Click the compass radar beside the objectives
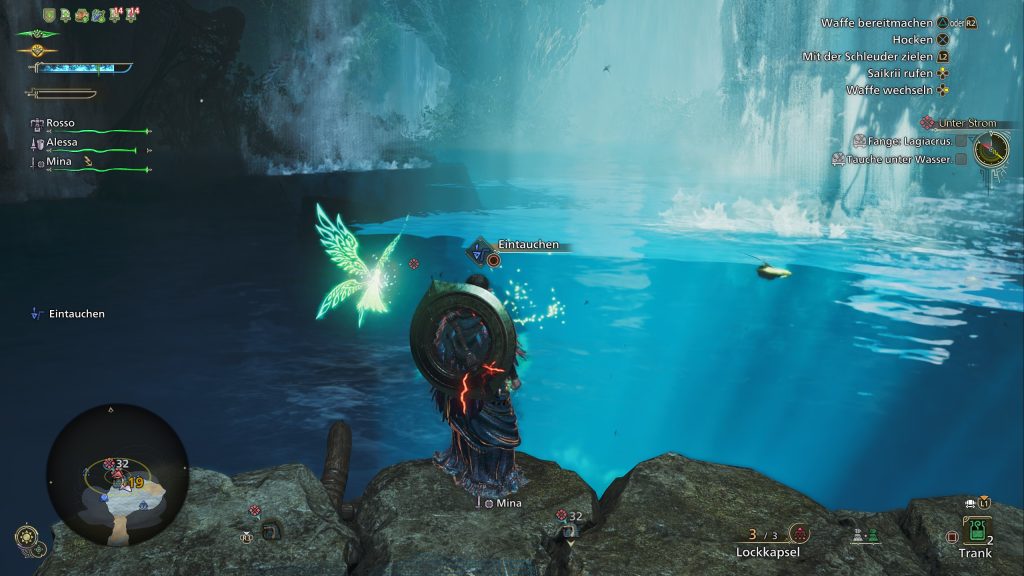 click(991, 150)
